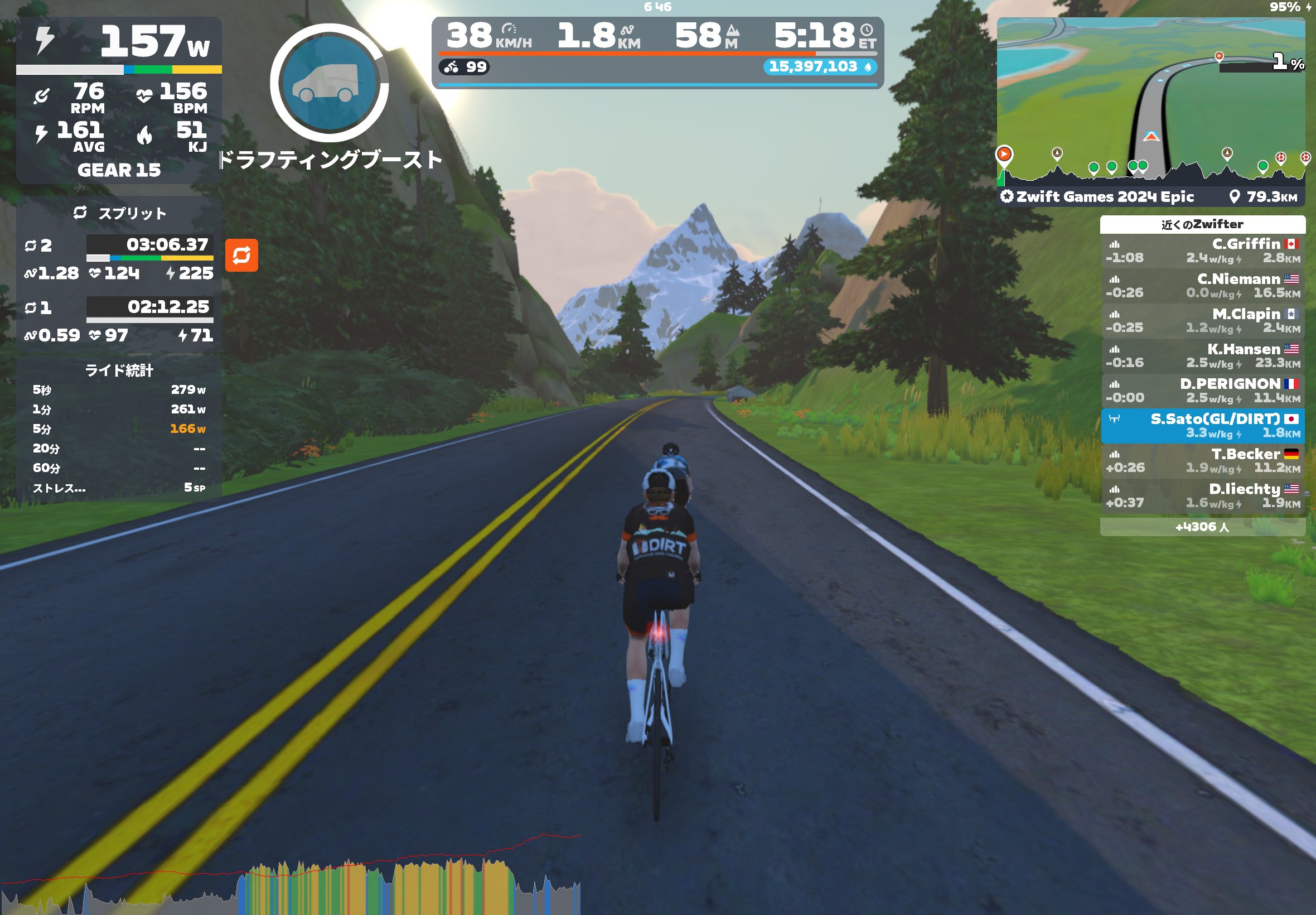Select D.liechty from nearby Zwifters

[x=1202, y=496]
